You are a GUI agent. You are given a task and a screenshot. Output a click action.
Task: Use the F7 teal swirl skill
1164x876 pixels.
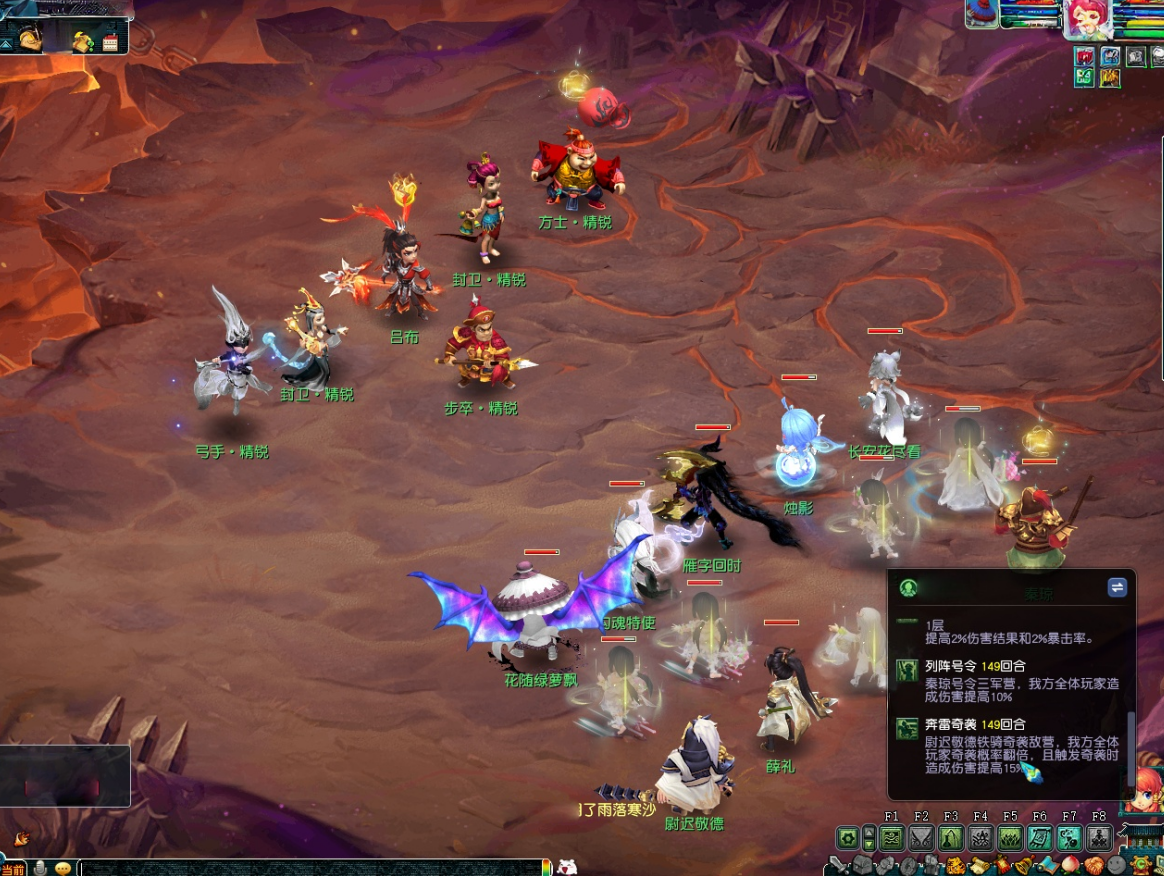click(1069, 838)
